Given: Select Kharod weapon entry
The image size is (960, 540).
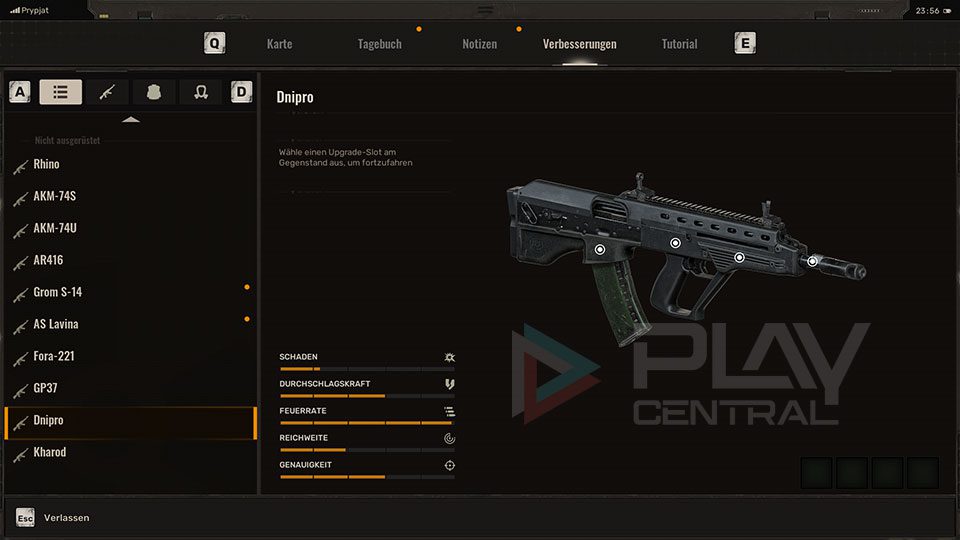Looking at the screenshot, I should tap(49, 452).
